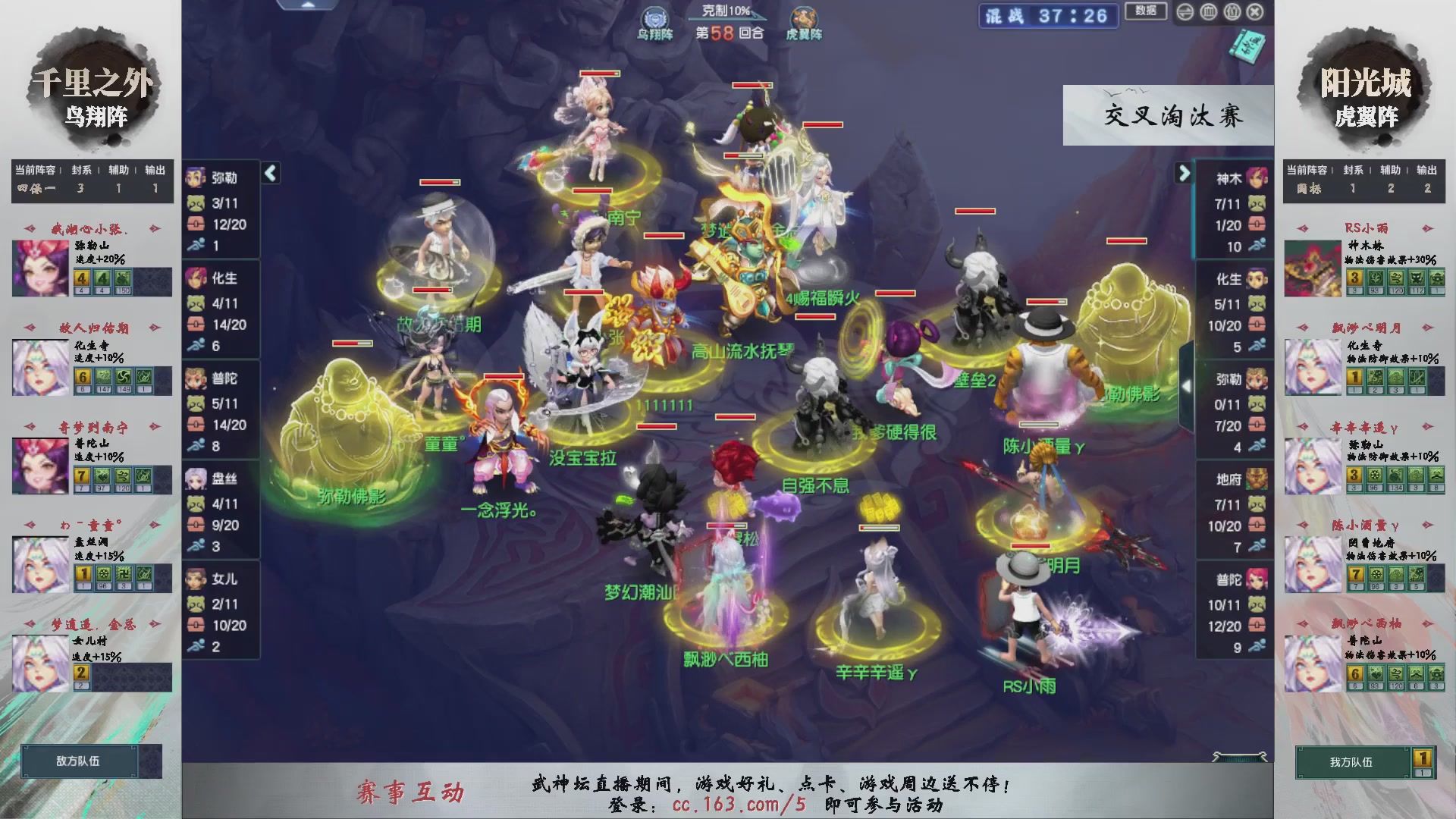Click the swap arrows icon in top toolbar
The image size is (1456, 819).
1185,11
